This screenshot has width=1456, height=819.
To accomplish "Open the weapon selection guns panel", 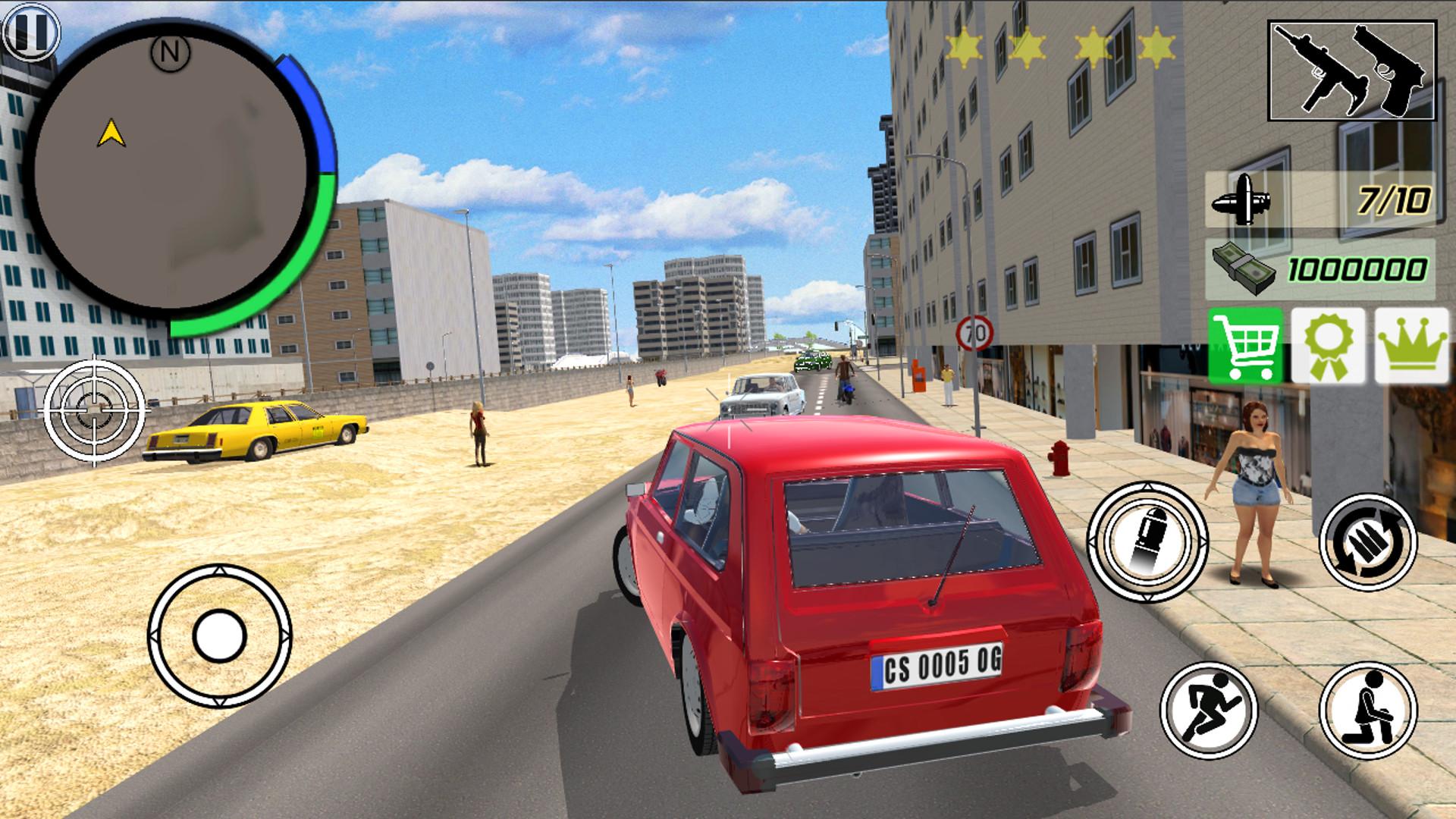I will [1352, 71].
